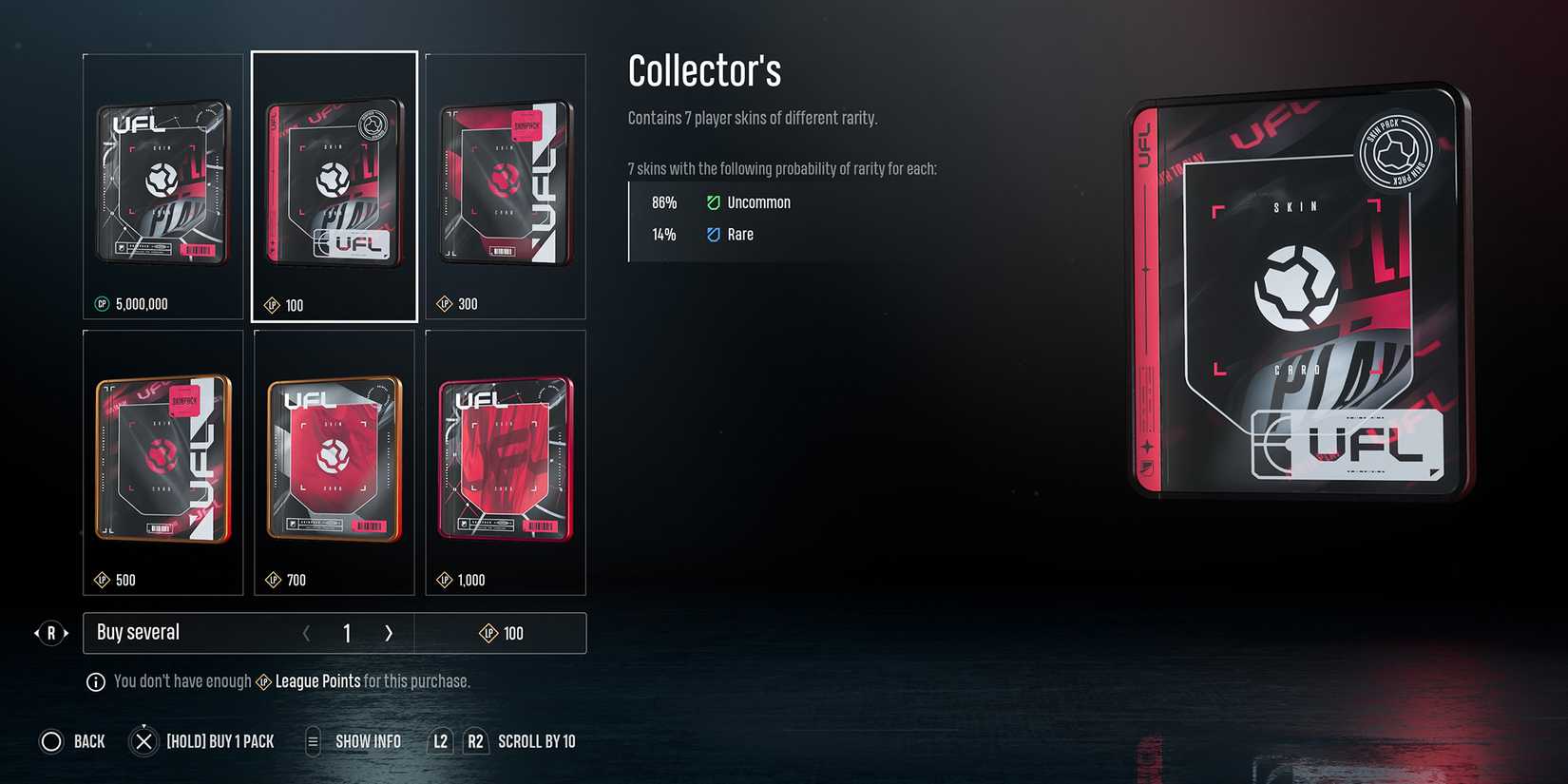Click the Show Info list icon
The height and width of the screenshot is (784, 1568).
click(x=312, y=741)
